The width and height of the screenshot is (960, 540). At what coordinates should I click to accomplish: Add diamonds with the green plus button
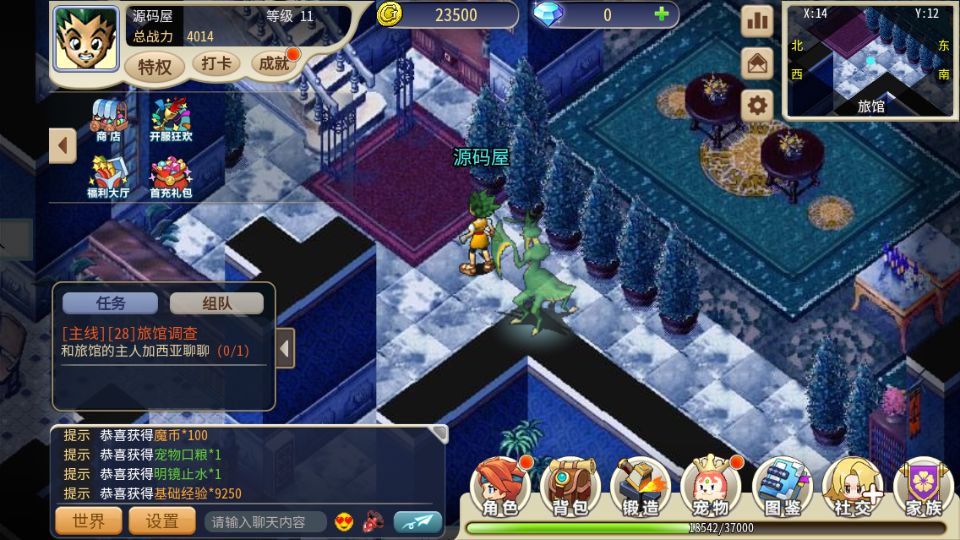pos(660,14)
